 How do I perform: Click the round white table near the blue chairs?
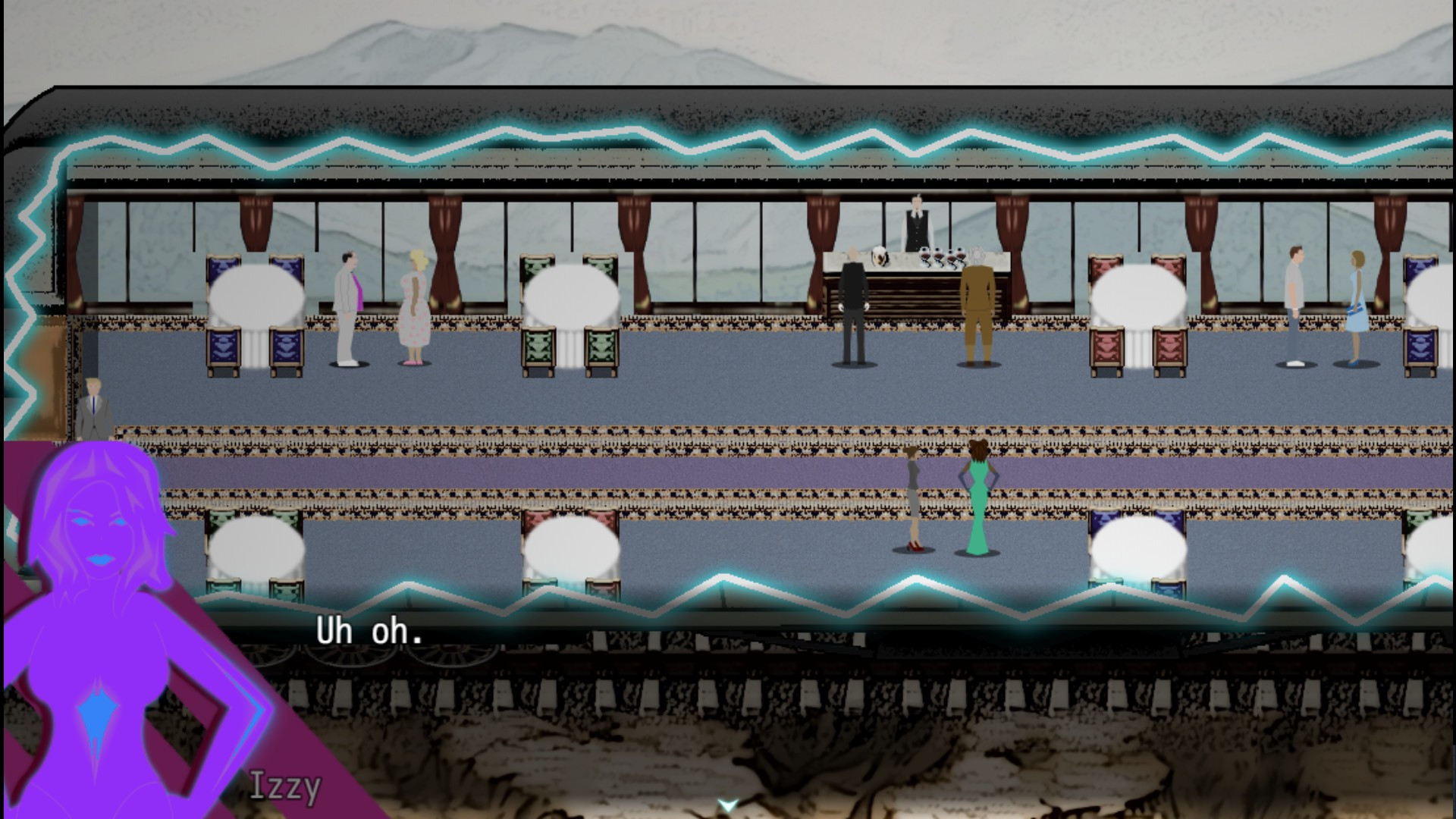[258, 292]
